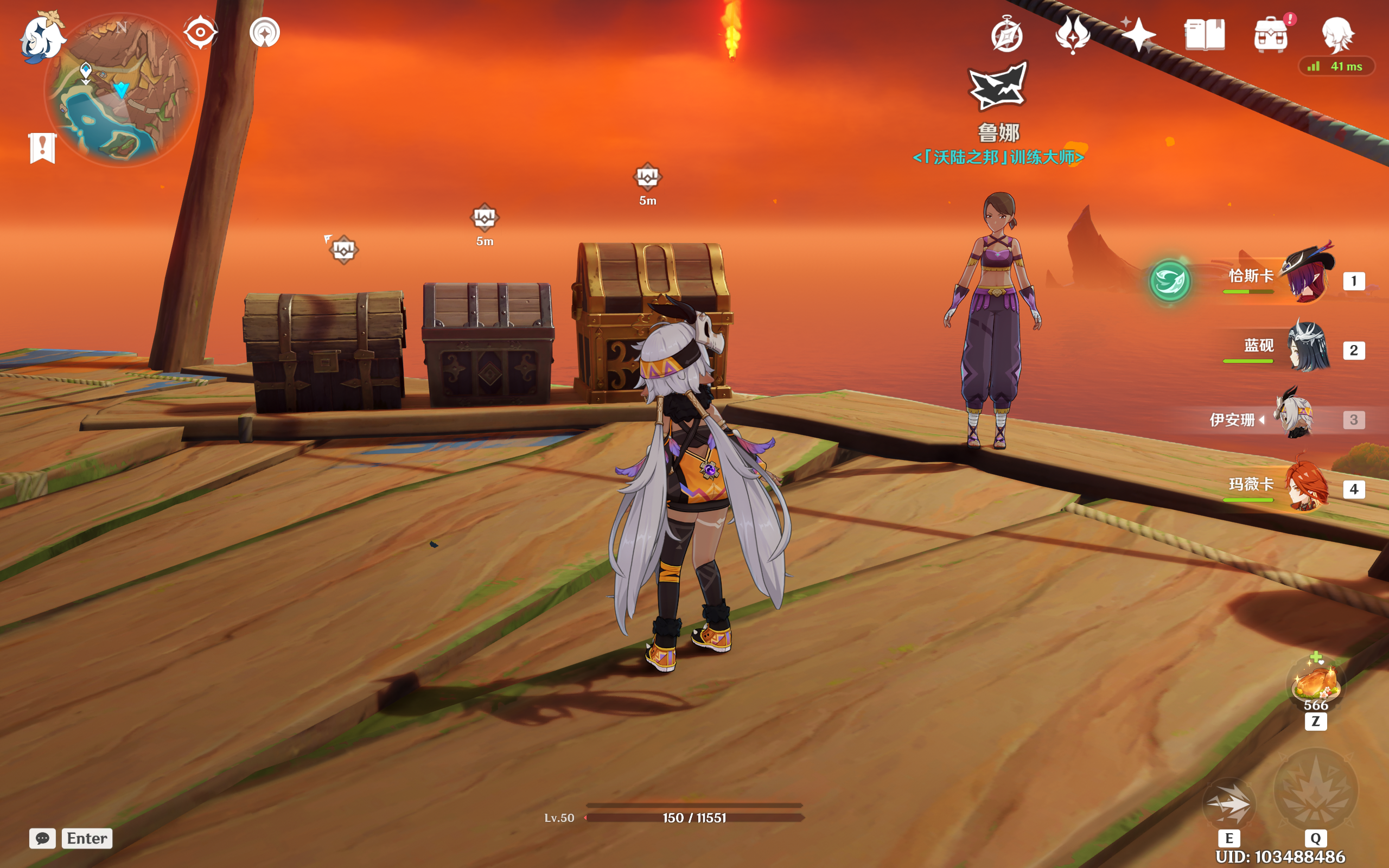Activate the elemental skill icon
Viewport: 1389px width, 868px height.
[1229, 803]
